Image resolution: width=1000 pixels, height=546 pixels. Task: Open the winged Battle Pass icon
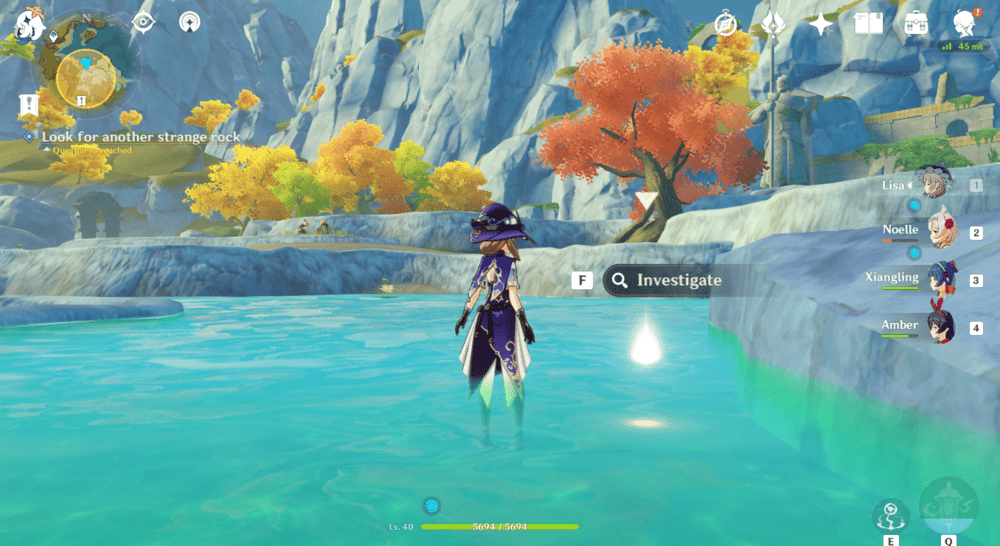pos(773,24)
